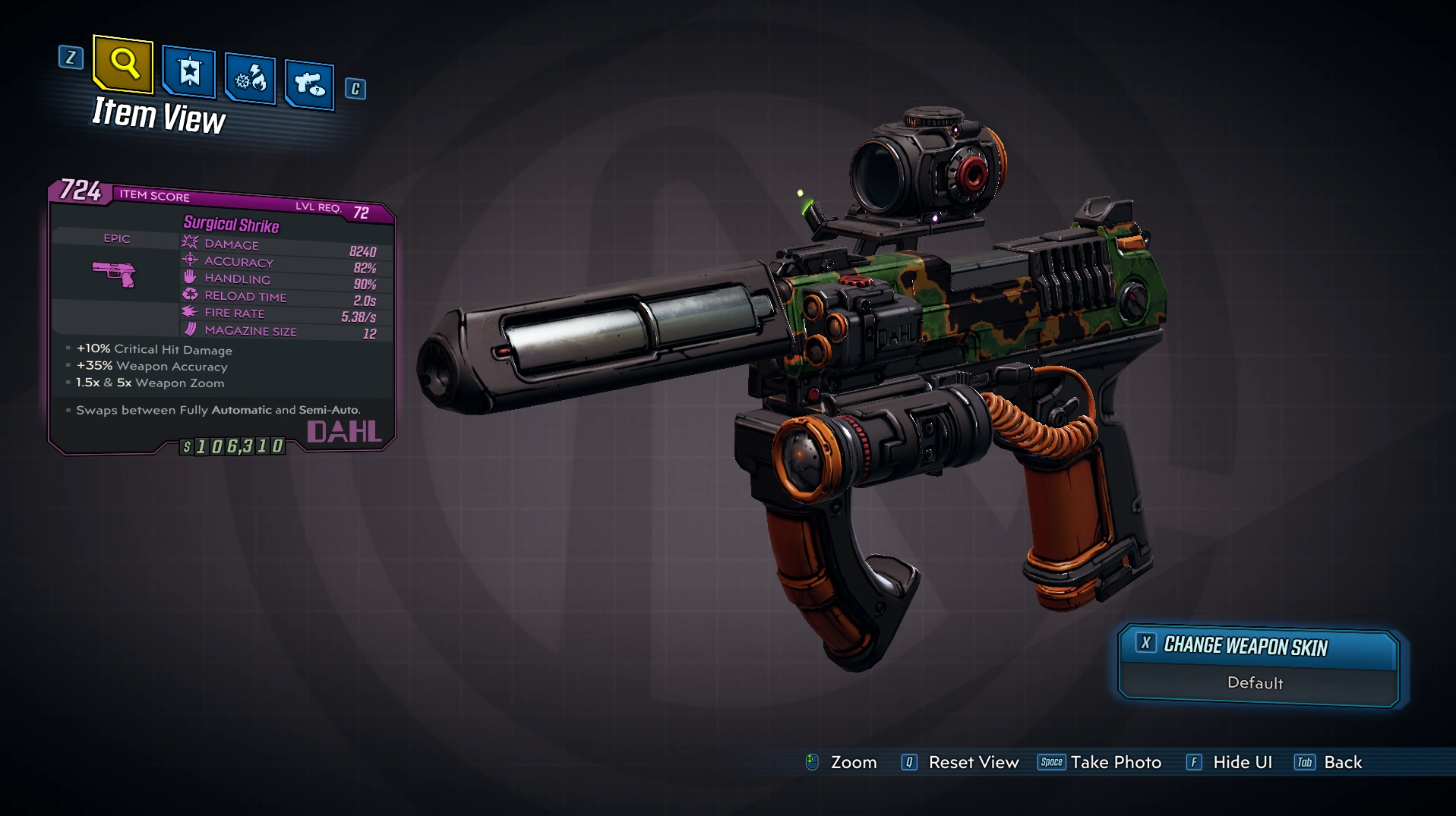Take a photo of the weapon

[x=1100, y=762]
